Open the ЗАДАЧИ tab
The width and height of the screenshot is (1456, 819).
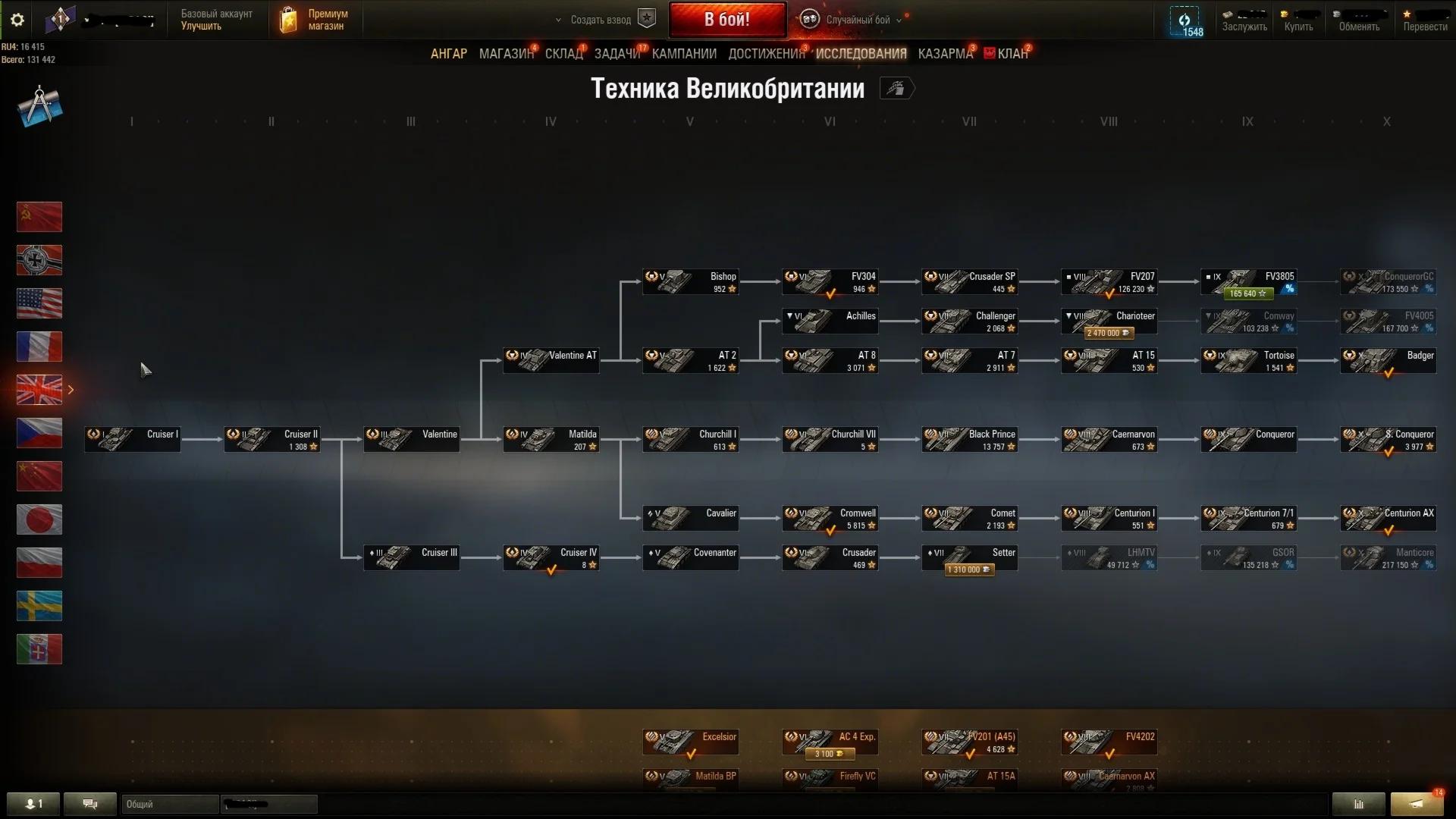tap(617, 54)
